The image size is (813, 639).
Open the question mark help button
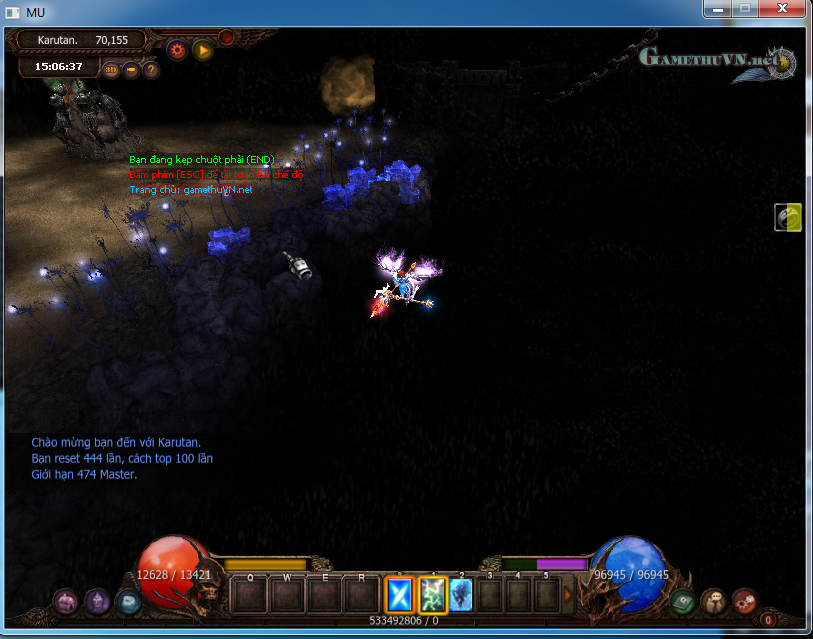click(151, 70)
